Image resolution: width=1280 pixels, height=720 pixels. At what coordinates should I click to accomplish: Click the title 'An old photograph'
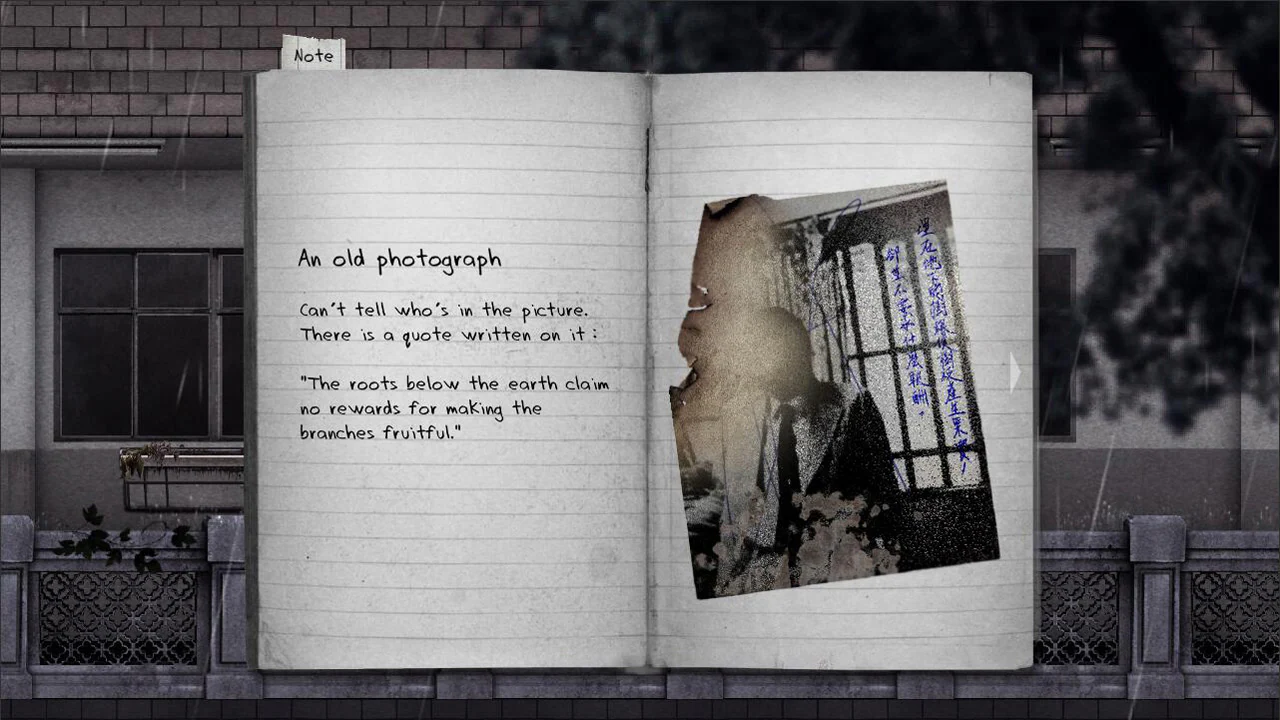point(398,258)
